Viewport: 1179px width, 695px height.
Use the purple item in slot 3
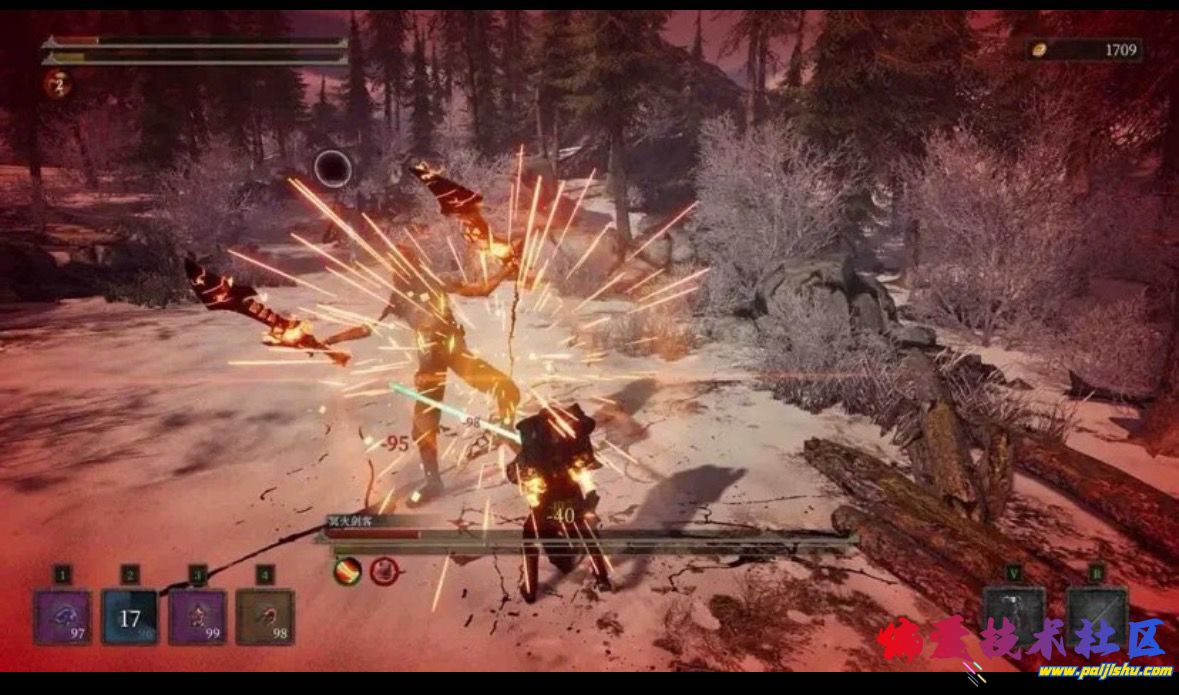tap(197, 616)
